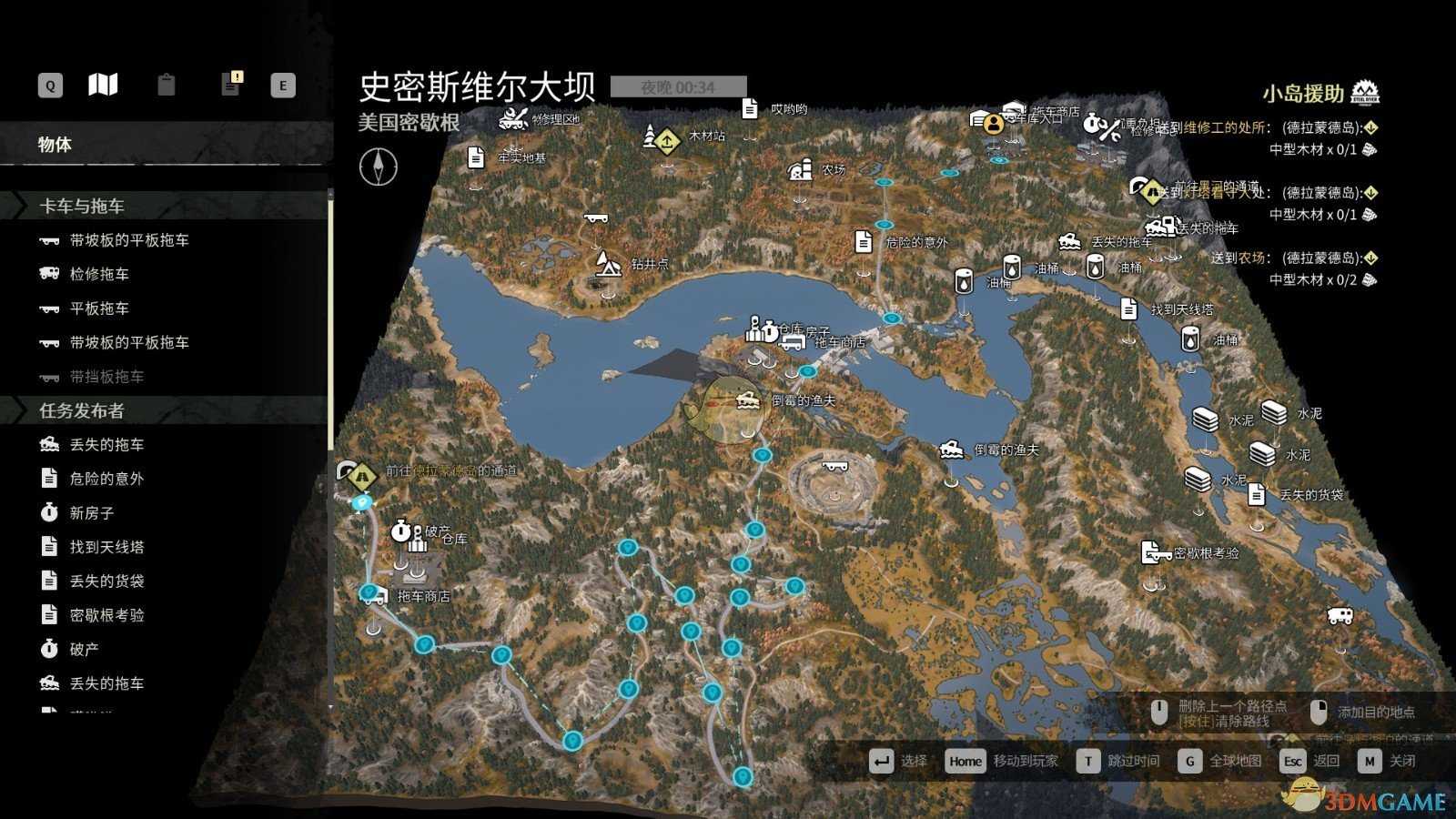This screenshot has width=1456, height=819.
Task: Select the 钻井点 drilling site icon
Action: (608, 260)
